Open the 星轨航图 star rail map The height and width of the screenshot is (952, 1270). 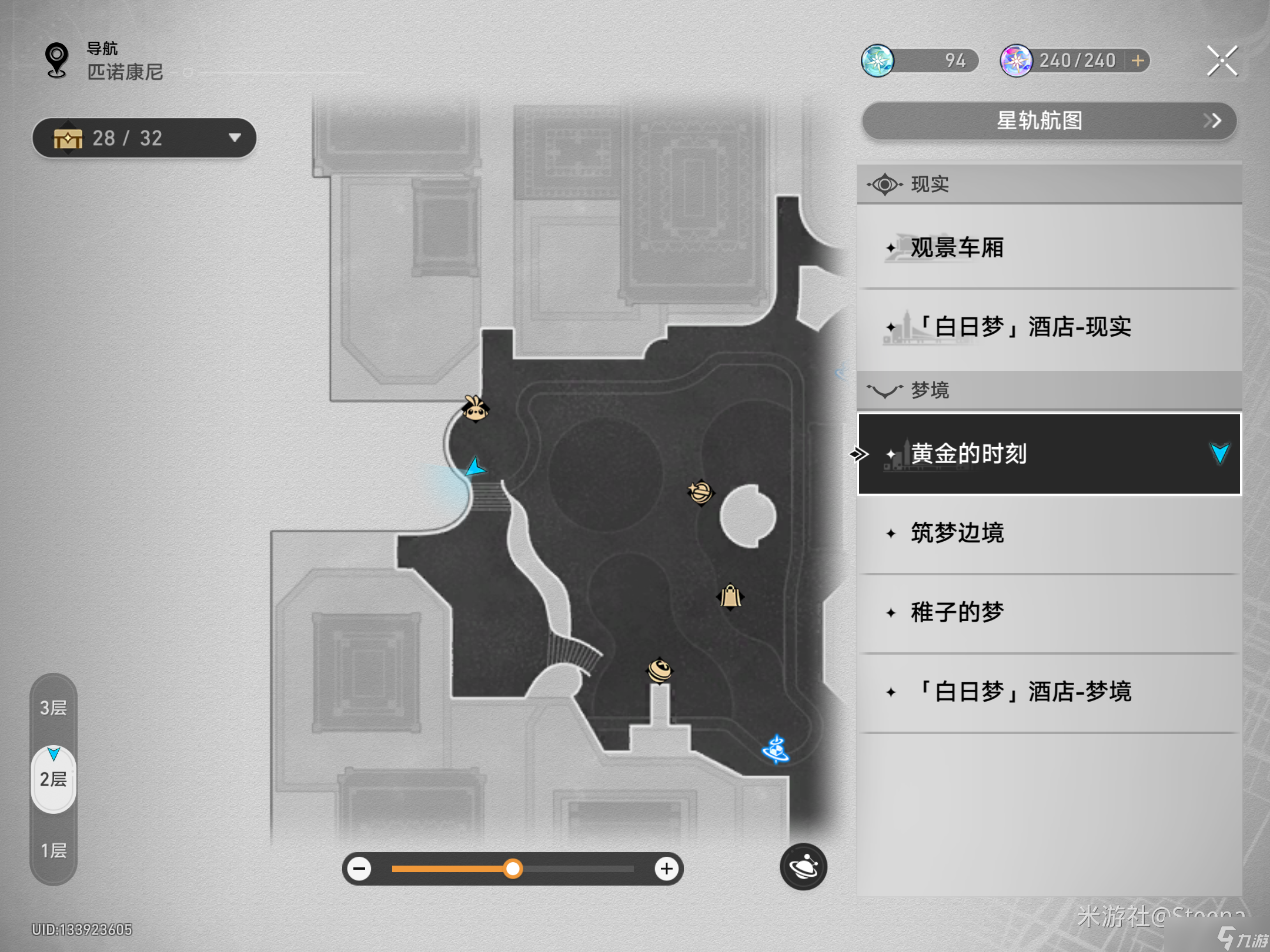tap(1049, 121)
